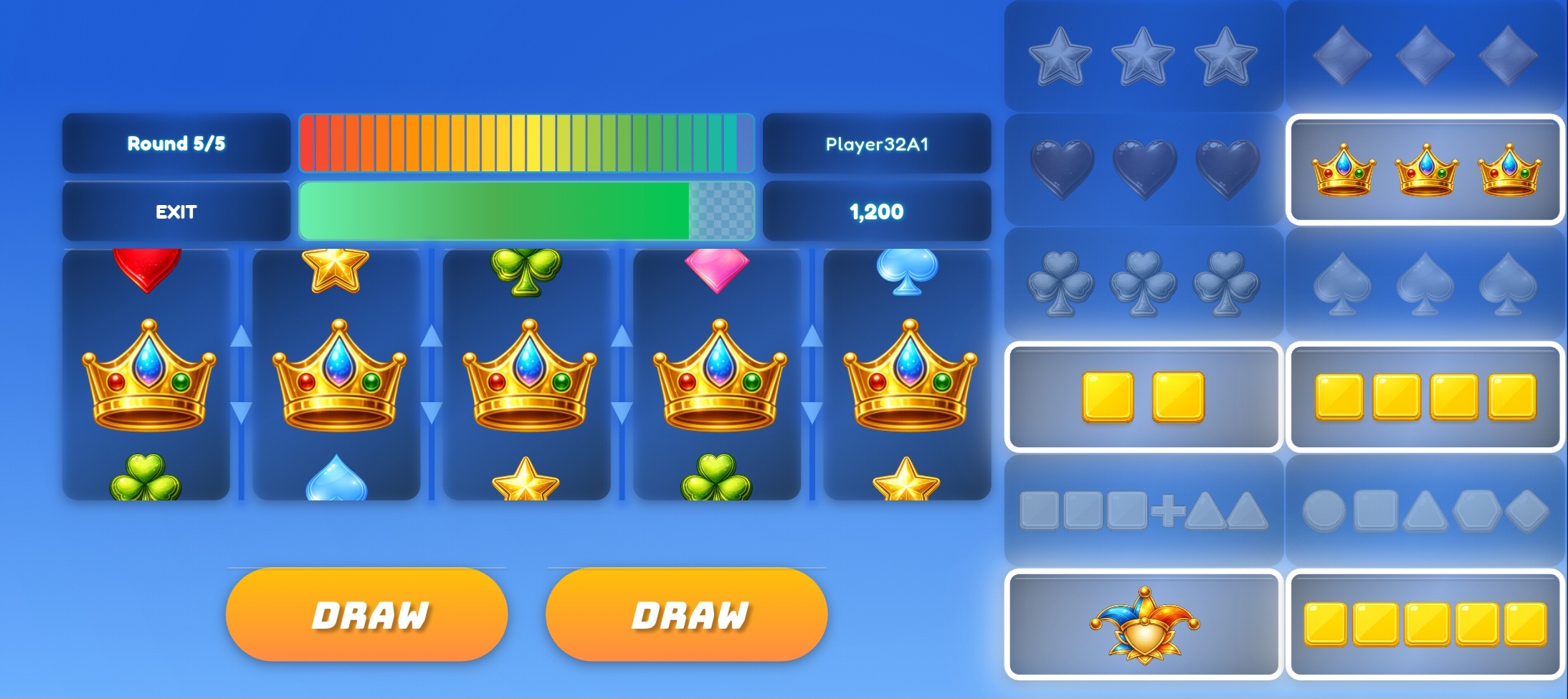Viewport: 1568px width, 699px height.
Task: Toggle the three spades combo slot
Action: [x=1425, y=283]
